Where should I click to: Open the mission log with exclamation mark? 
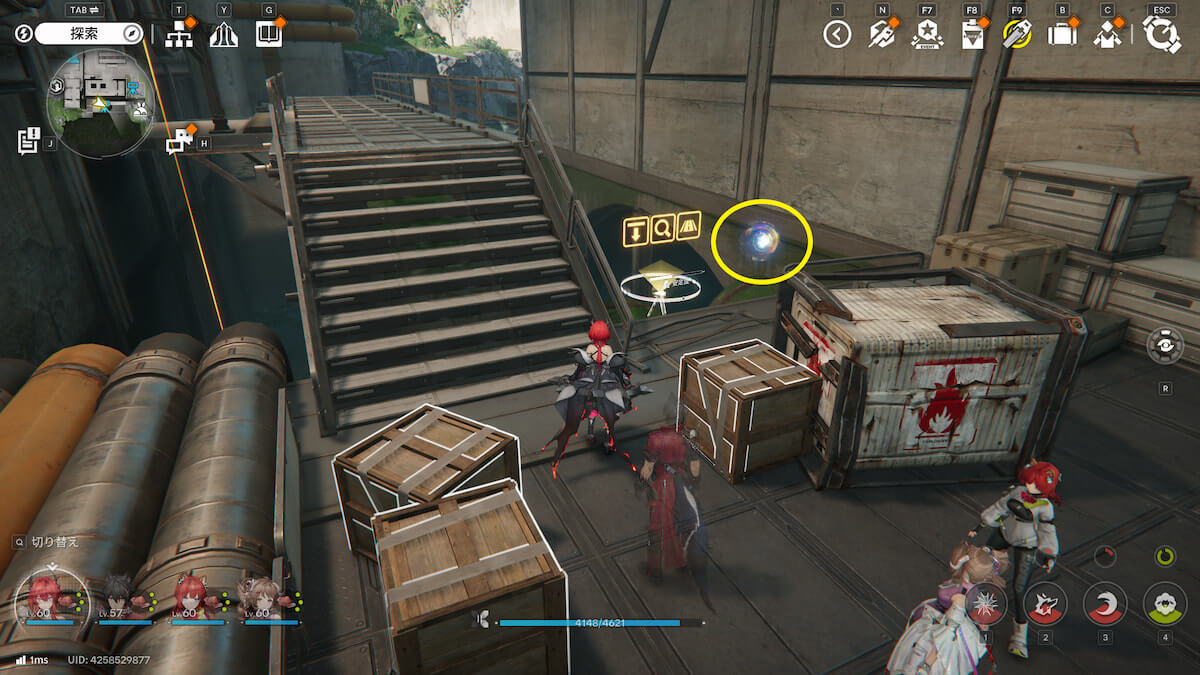coord(28,140)
